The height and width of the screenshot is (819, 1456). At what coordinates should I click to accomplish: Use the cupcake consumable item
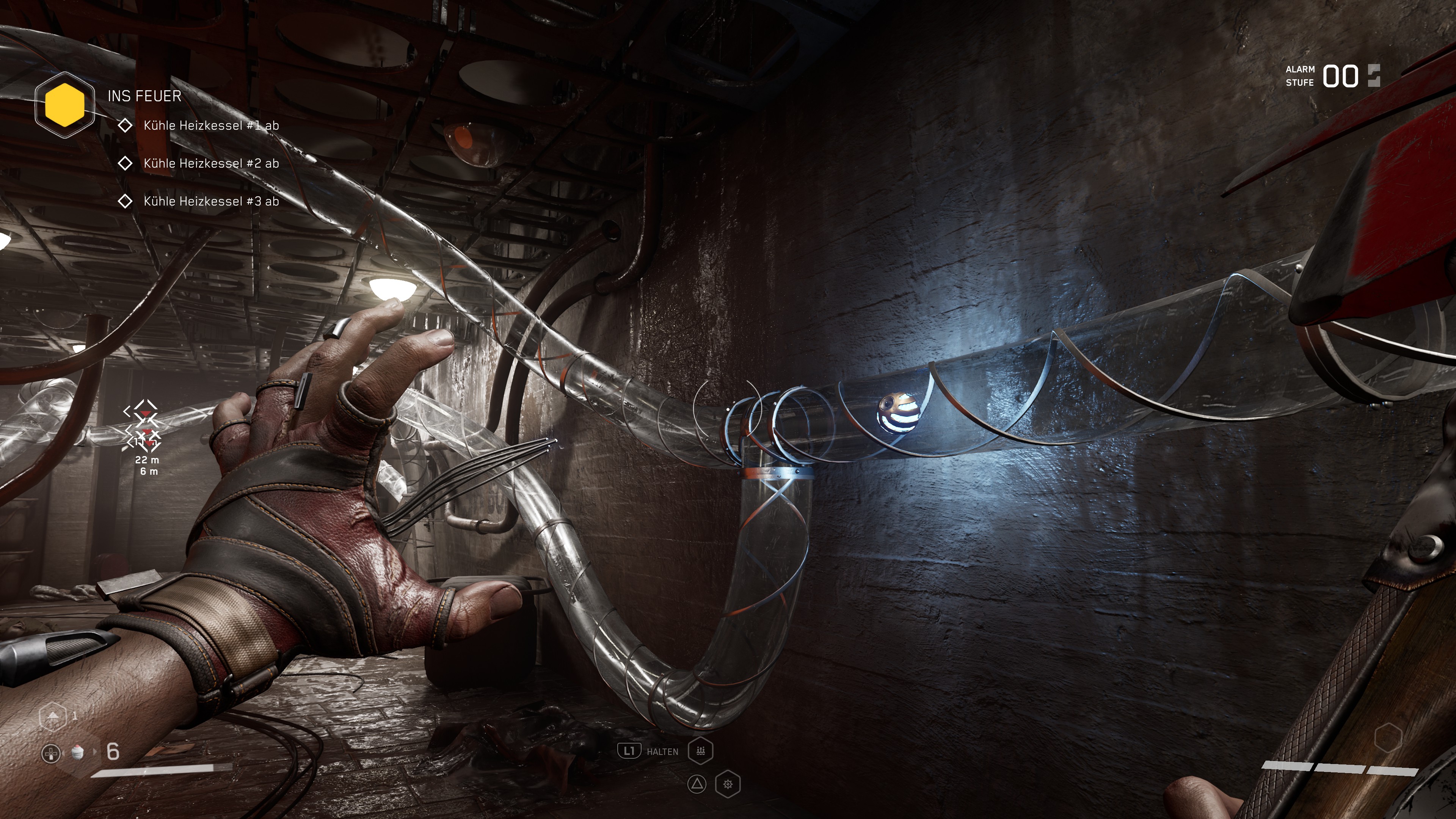click(78, 752)
